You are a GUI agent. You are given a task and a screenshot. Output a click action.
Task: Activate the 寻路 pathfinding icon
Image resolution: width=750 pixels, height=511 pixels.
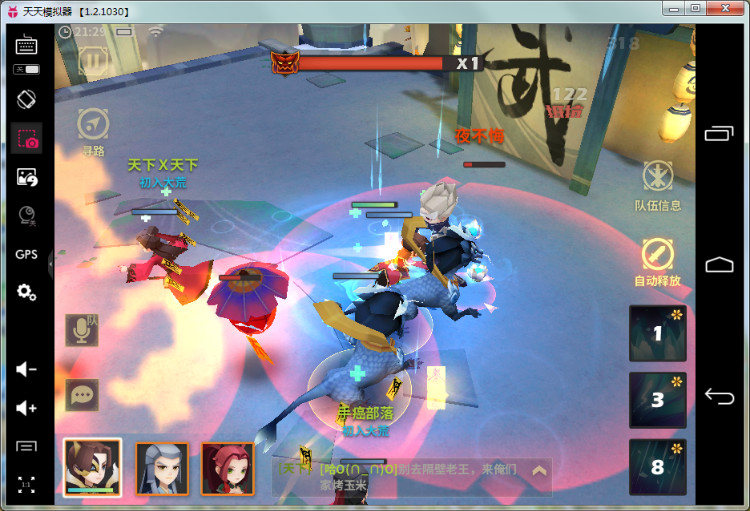pyautogui.click(x=93, y=125)
